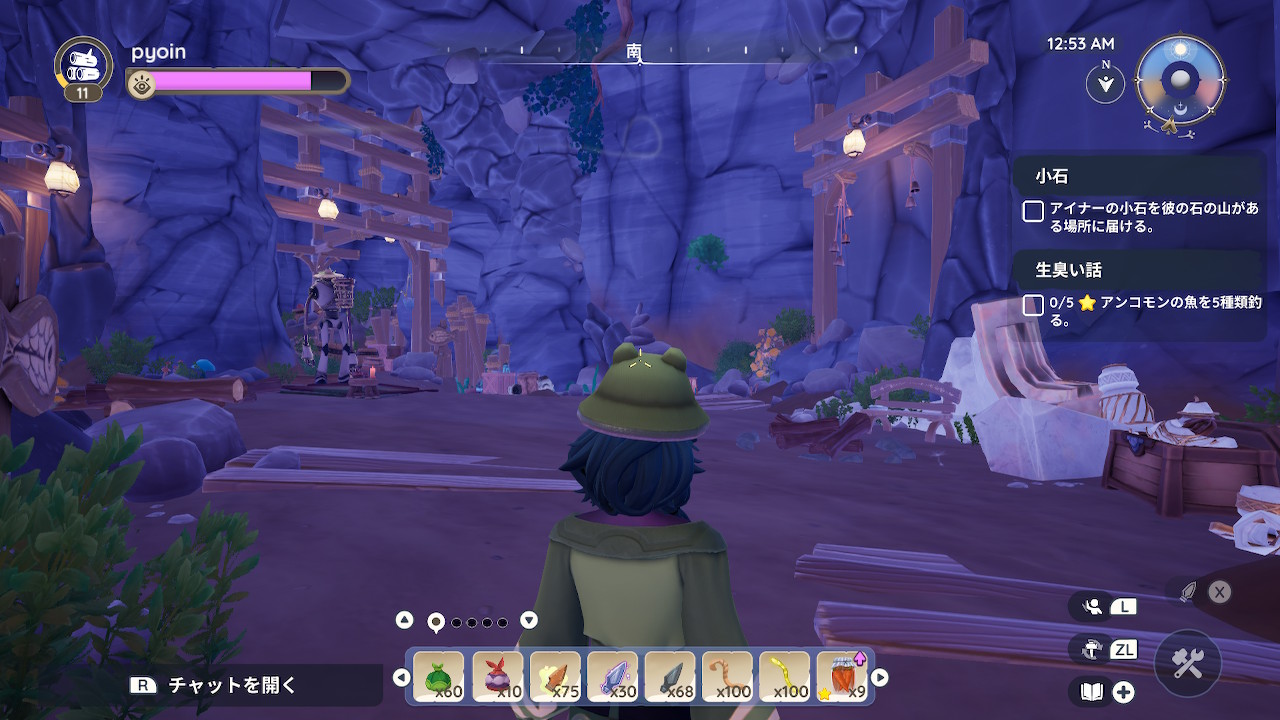
Task: Click the hotbar's left arrow
Action: (401, 678)
